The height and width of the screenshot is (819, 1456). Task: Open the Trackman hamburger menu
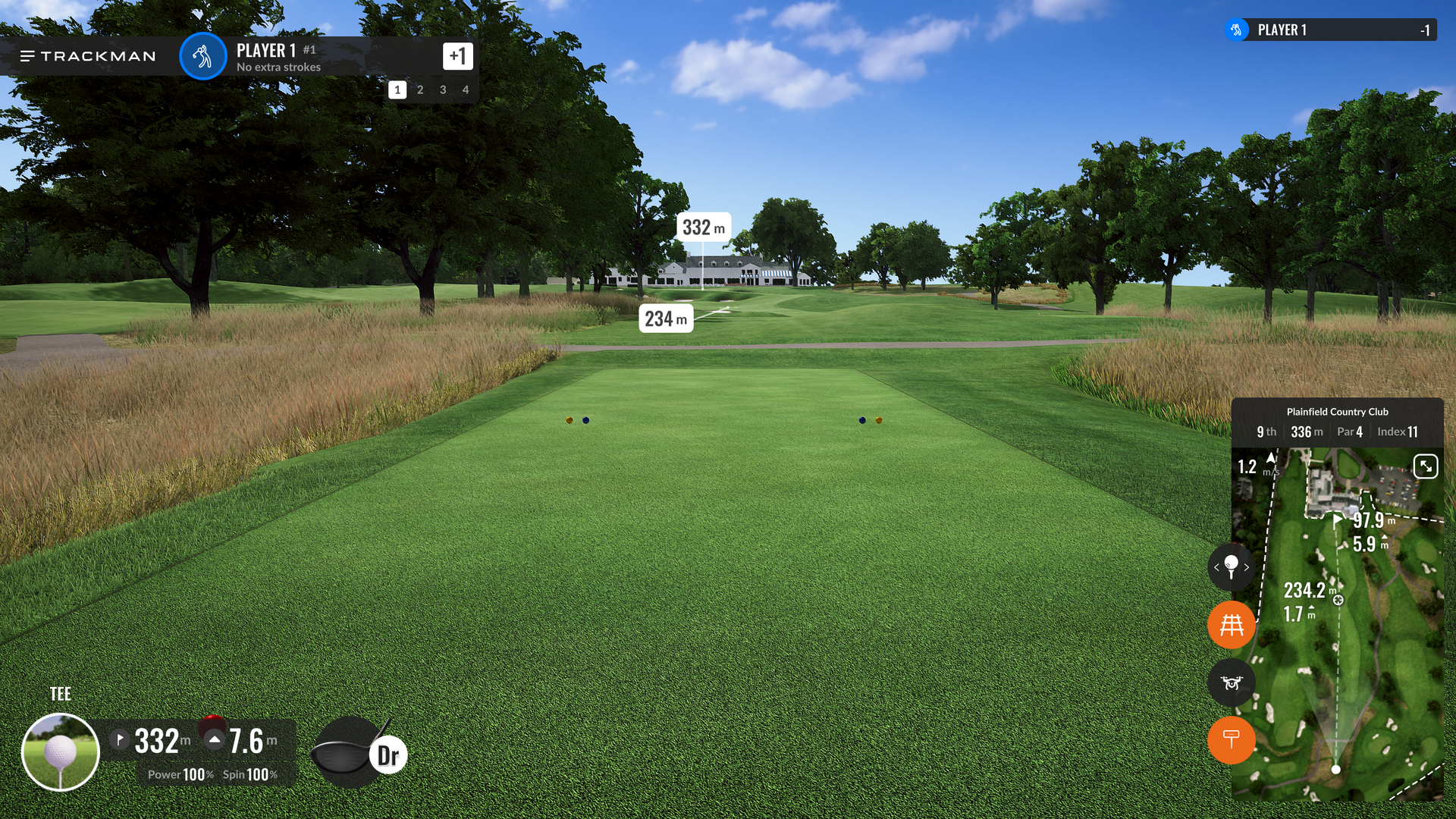(x=27, y=56)
